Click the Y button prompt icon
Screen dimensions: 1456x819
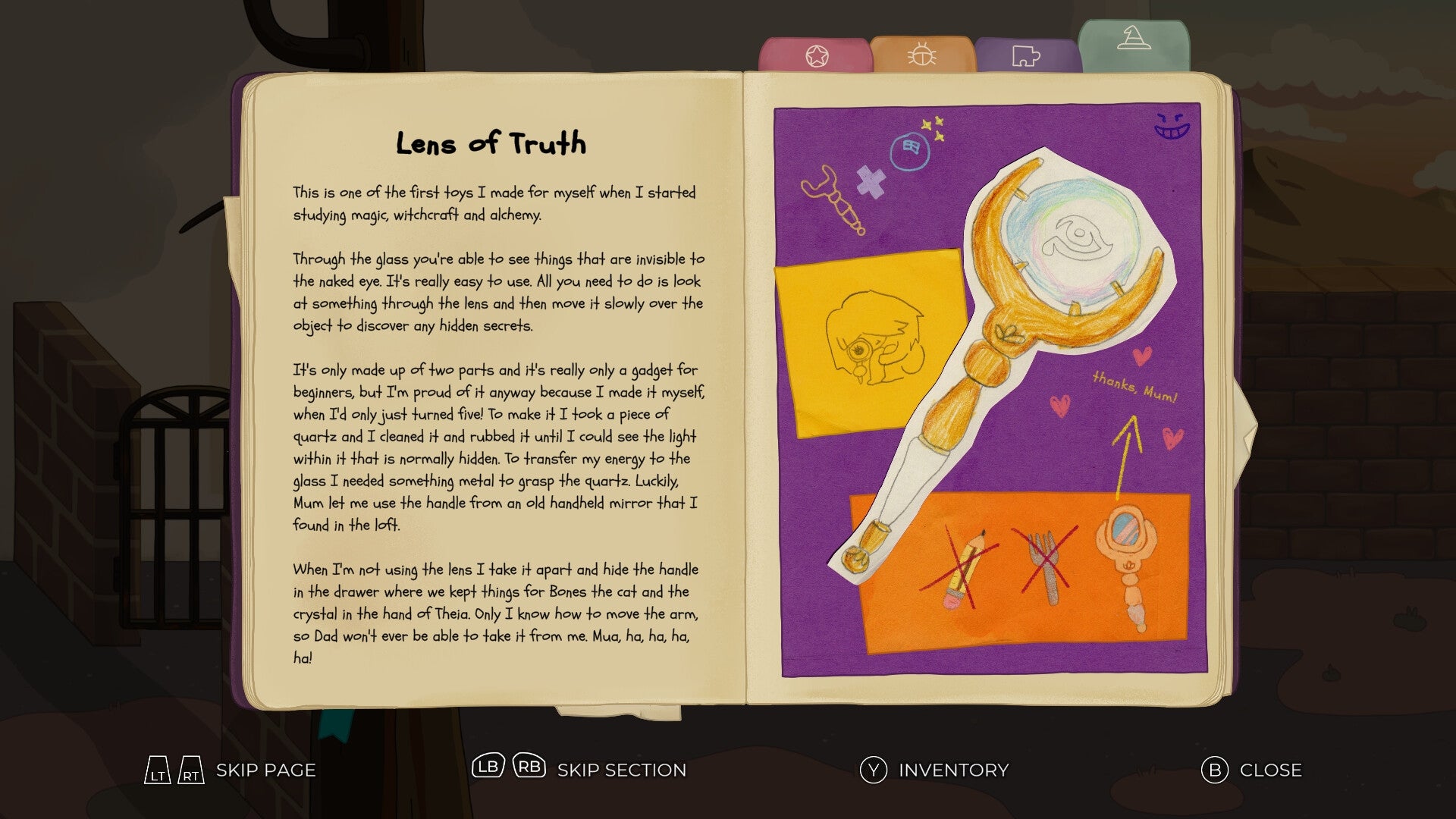tap(874, 770)
